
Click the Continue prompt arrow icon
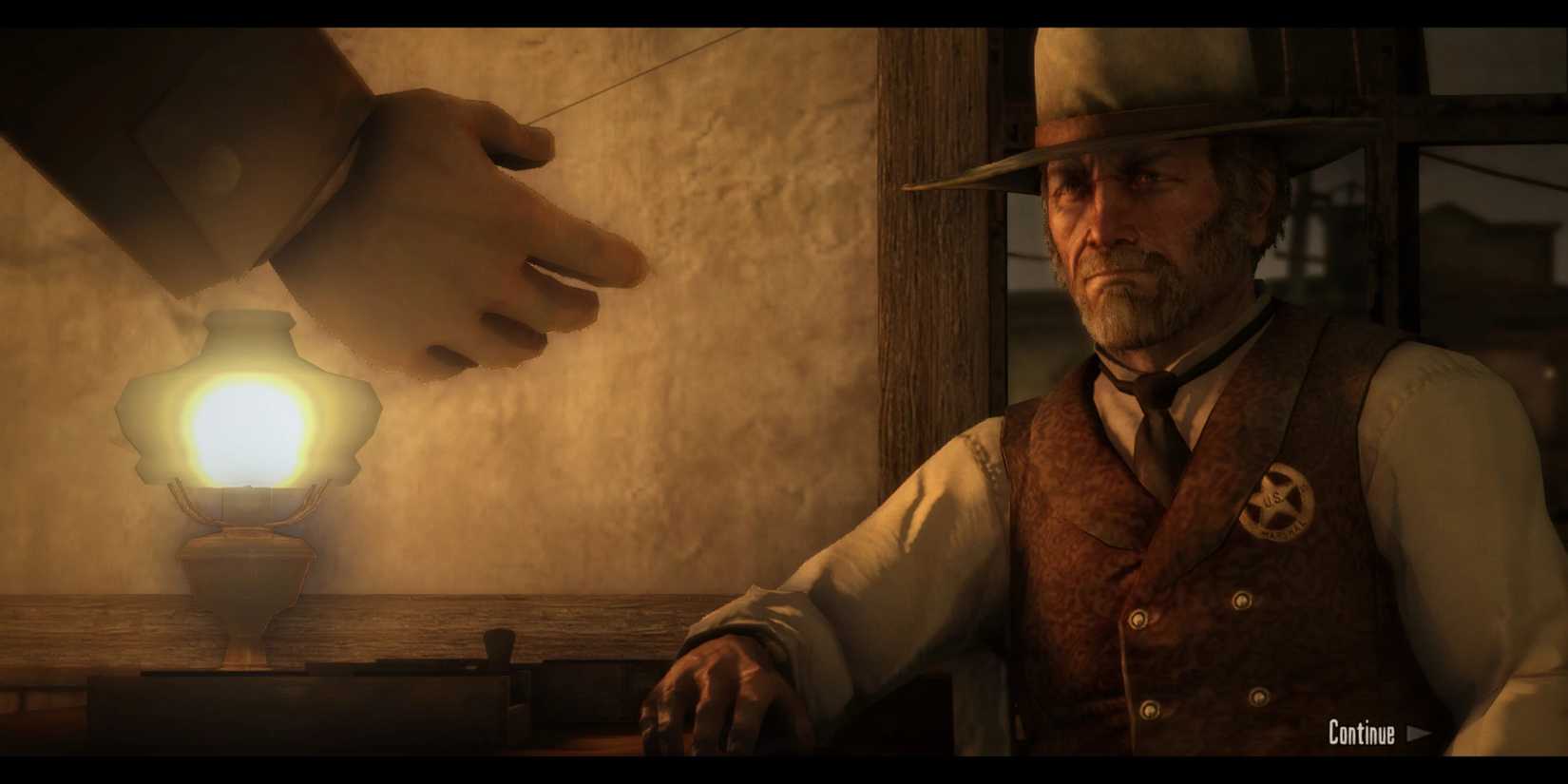tap(1422, 734)
